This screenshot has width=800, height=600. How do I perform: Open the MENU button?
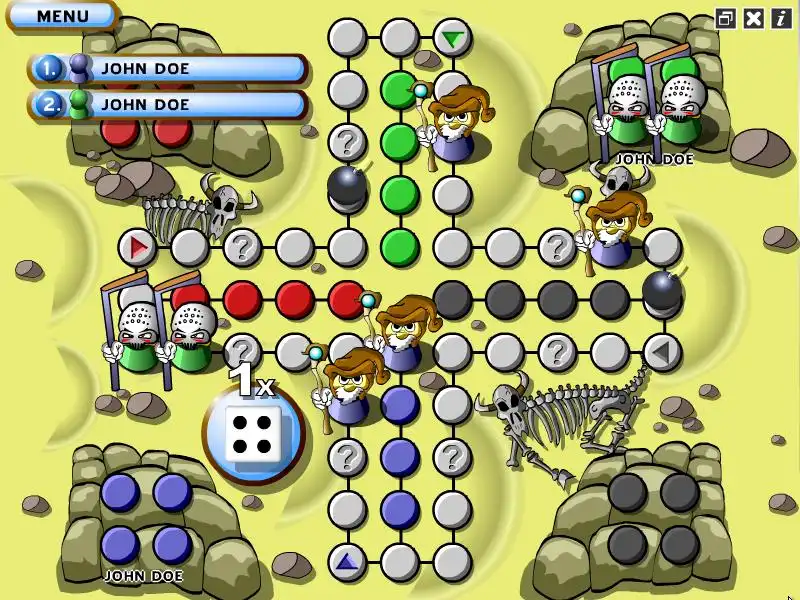pos(62,16)
